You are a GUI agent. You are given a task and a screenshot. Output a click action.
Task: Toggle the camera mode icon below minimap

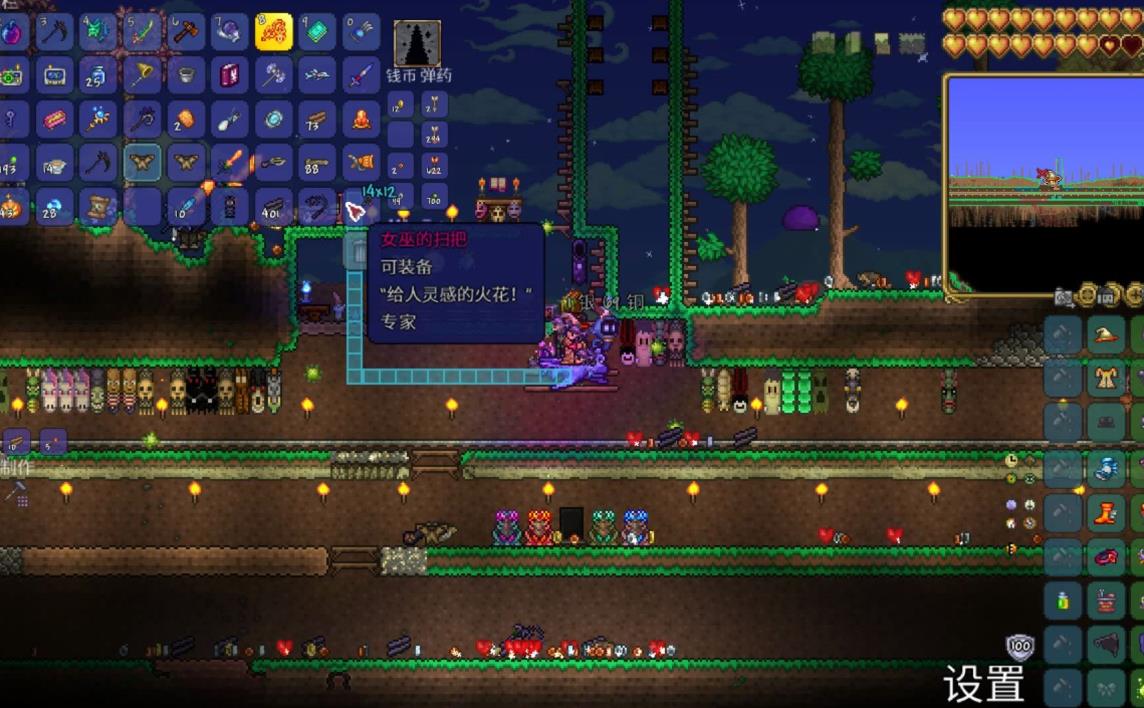tap(1064, 296)
